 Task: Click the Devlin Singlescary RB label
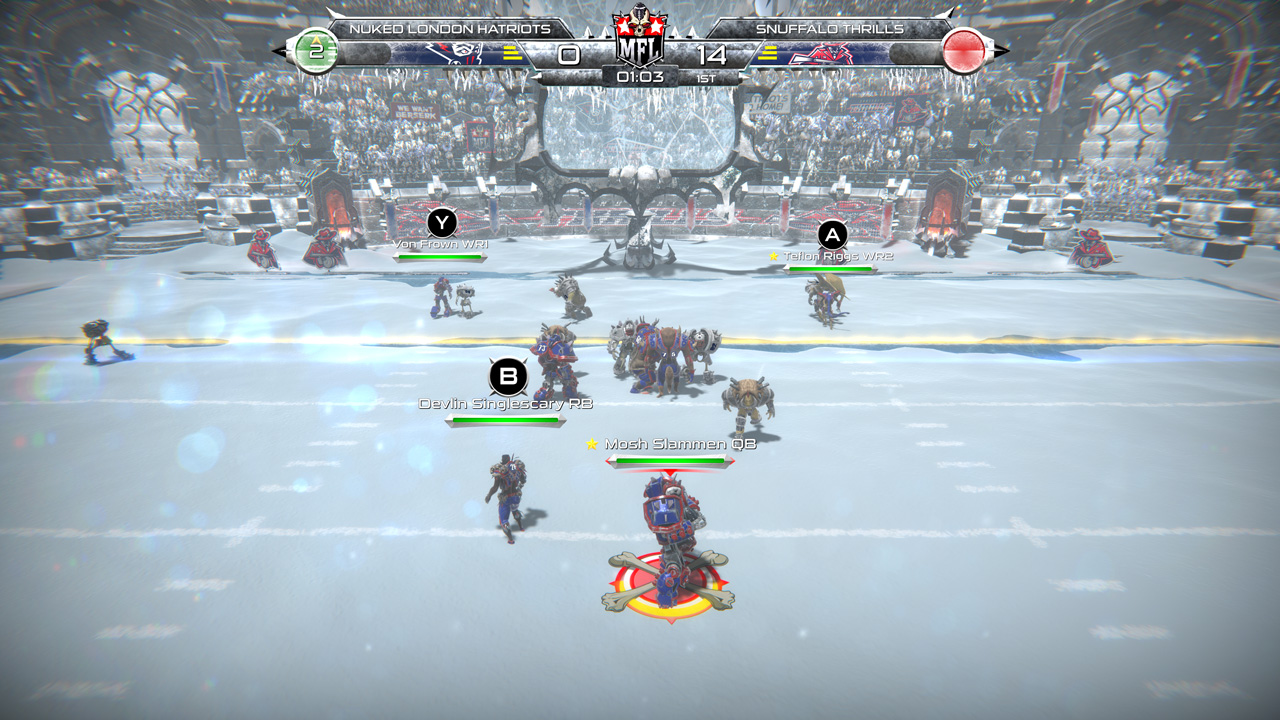click(506, 404)
